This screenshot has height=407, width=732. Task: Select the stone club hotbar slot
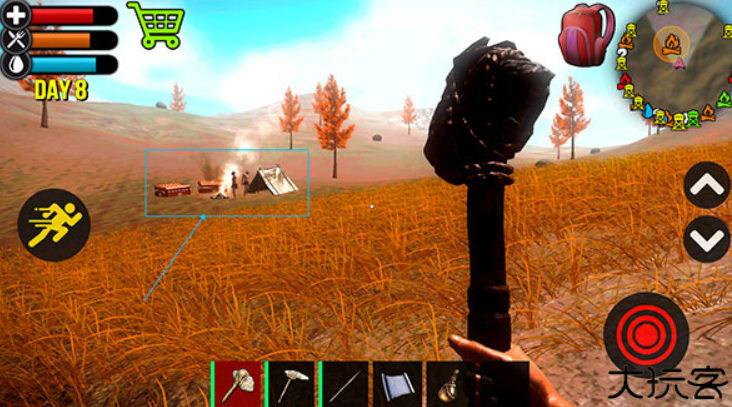click(239, 384)
